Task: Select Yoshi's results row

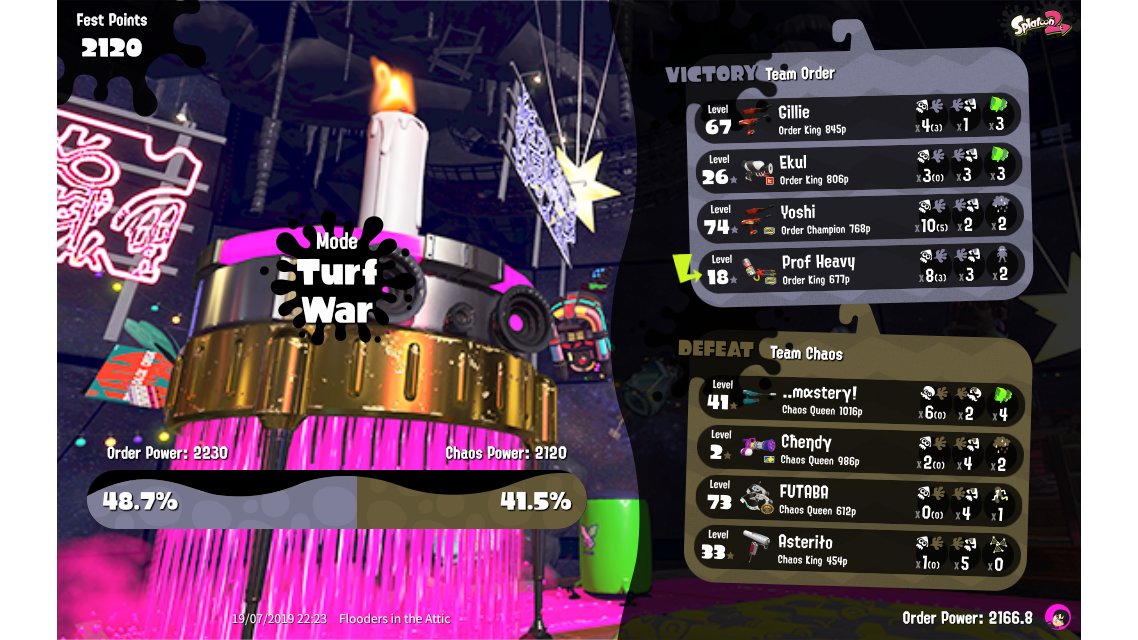Action: point(858,217)
